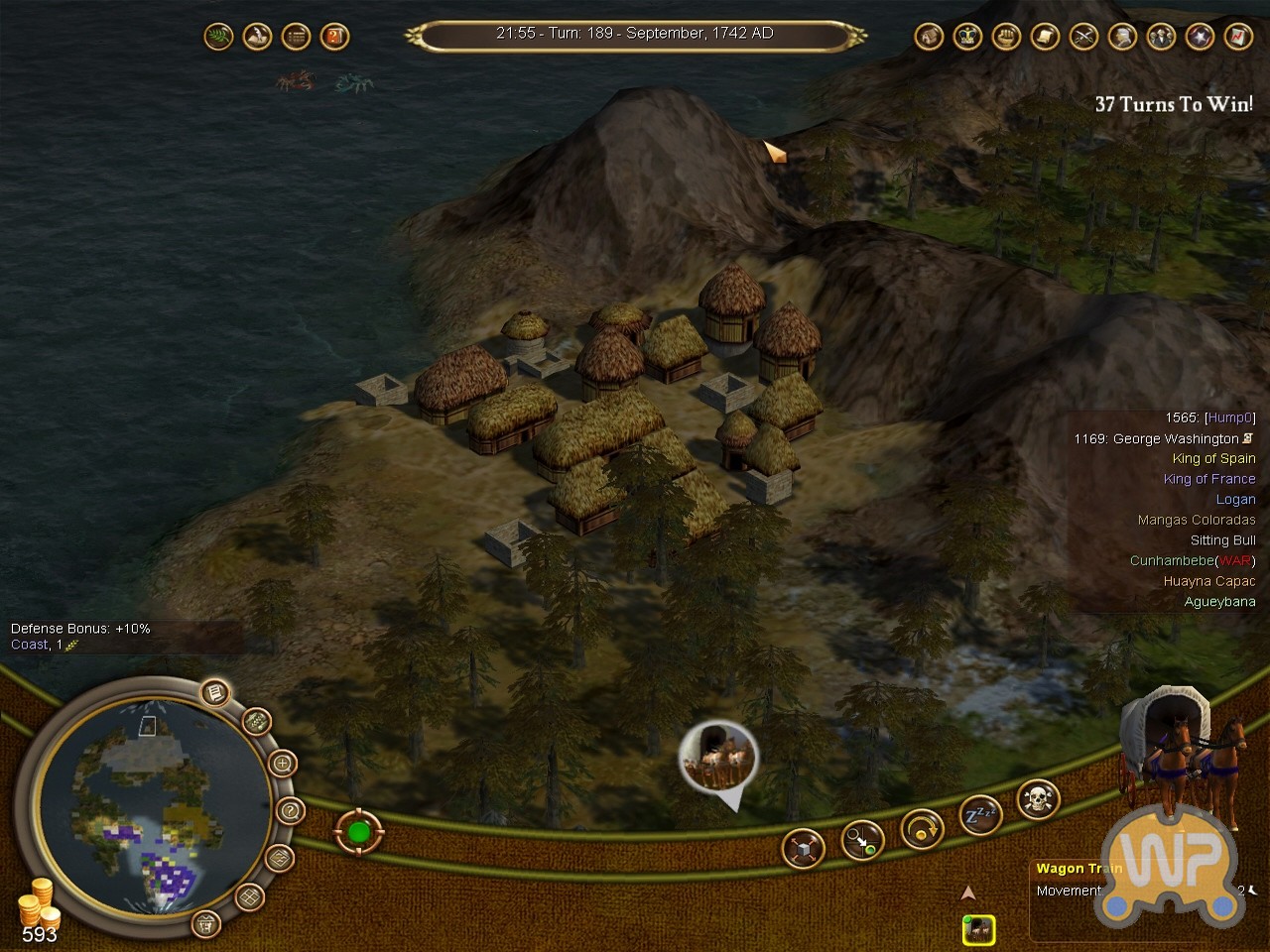Open the Founding Fathers group portrait screen
Image resolution: width=1270 pixels, height=952 pixels.
pyautogui.click(x=1161, y=38)
